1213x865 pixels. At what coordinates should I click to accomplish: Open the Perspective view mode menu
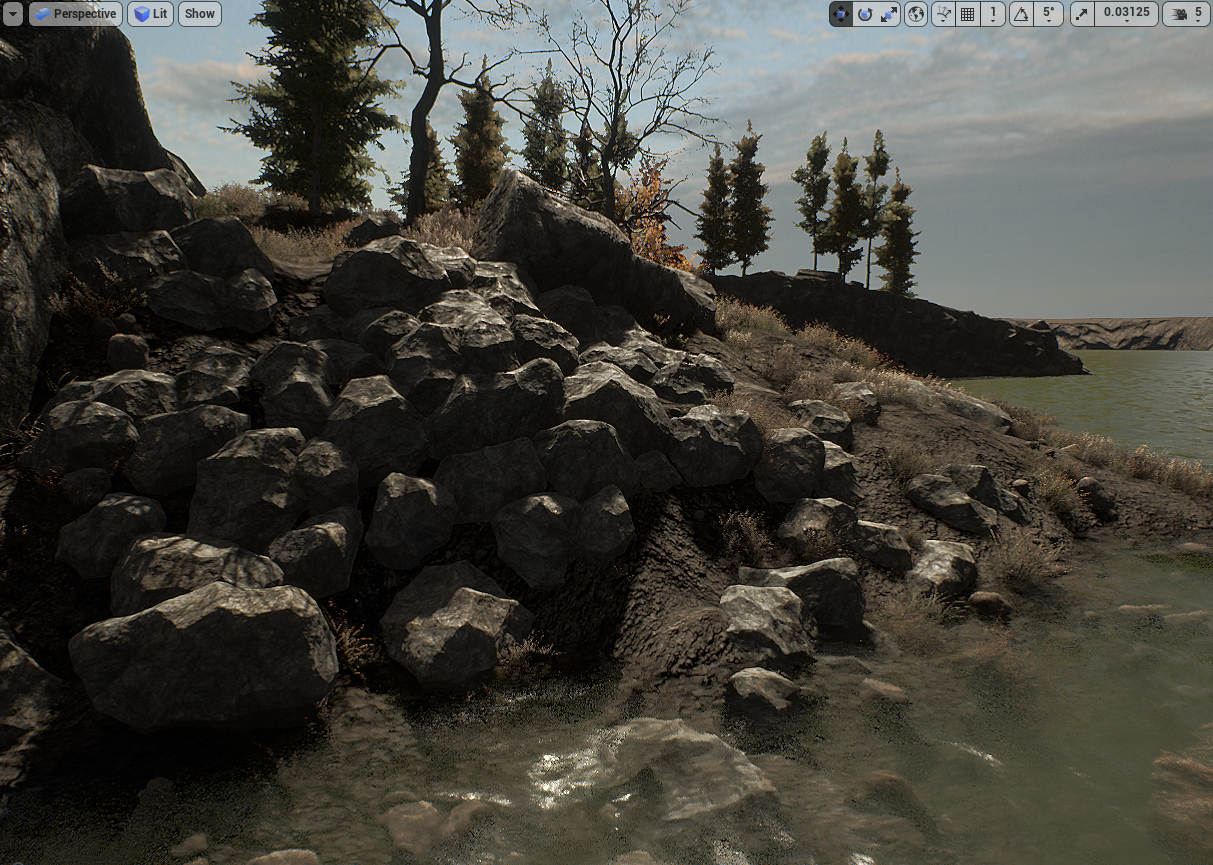76,14
